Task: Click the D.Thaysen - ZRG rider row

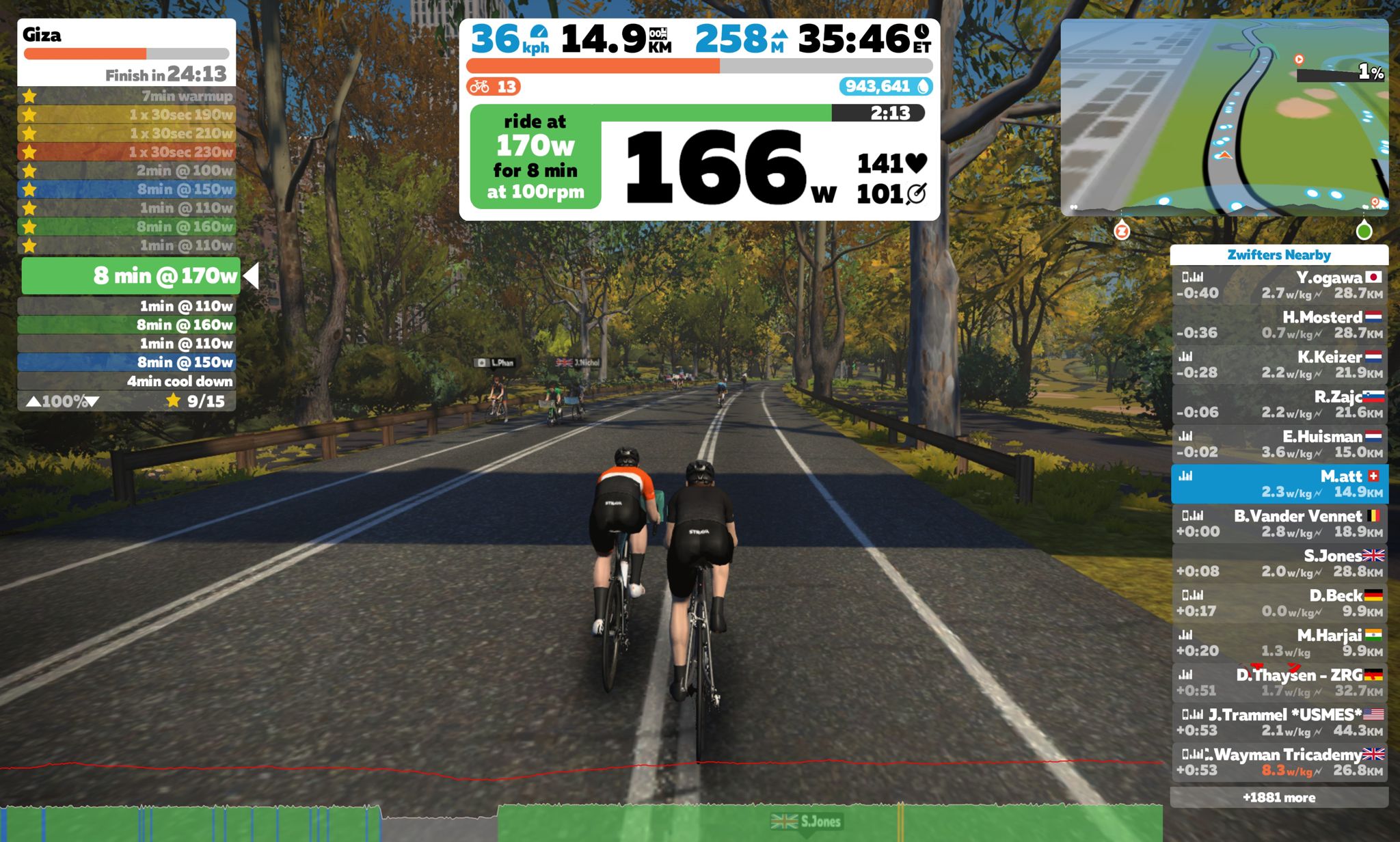Action: coord(1279,682)
